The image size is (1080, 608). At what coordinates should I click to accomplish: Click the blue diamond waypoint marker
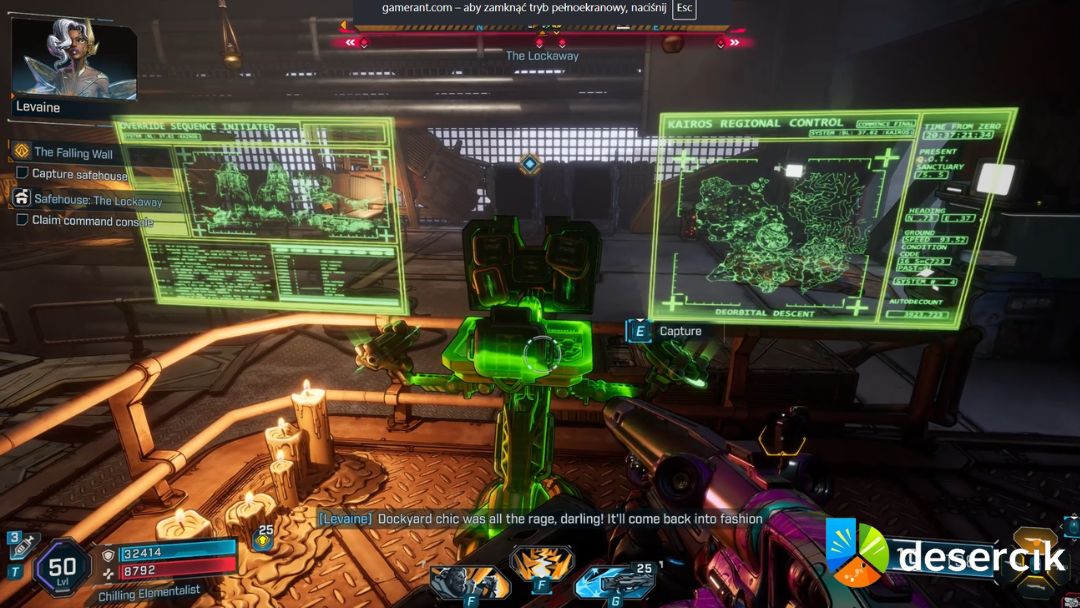coord(529,164)
